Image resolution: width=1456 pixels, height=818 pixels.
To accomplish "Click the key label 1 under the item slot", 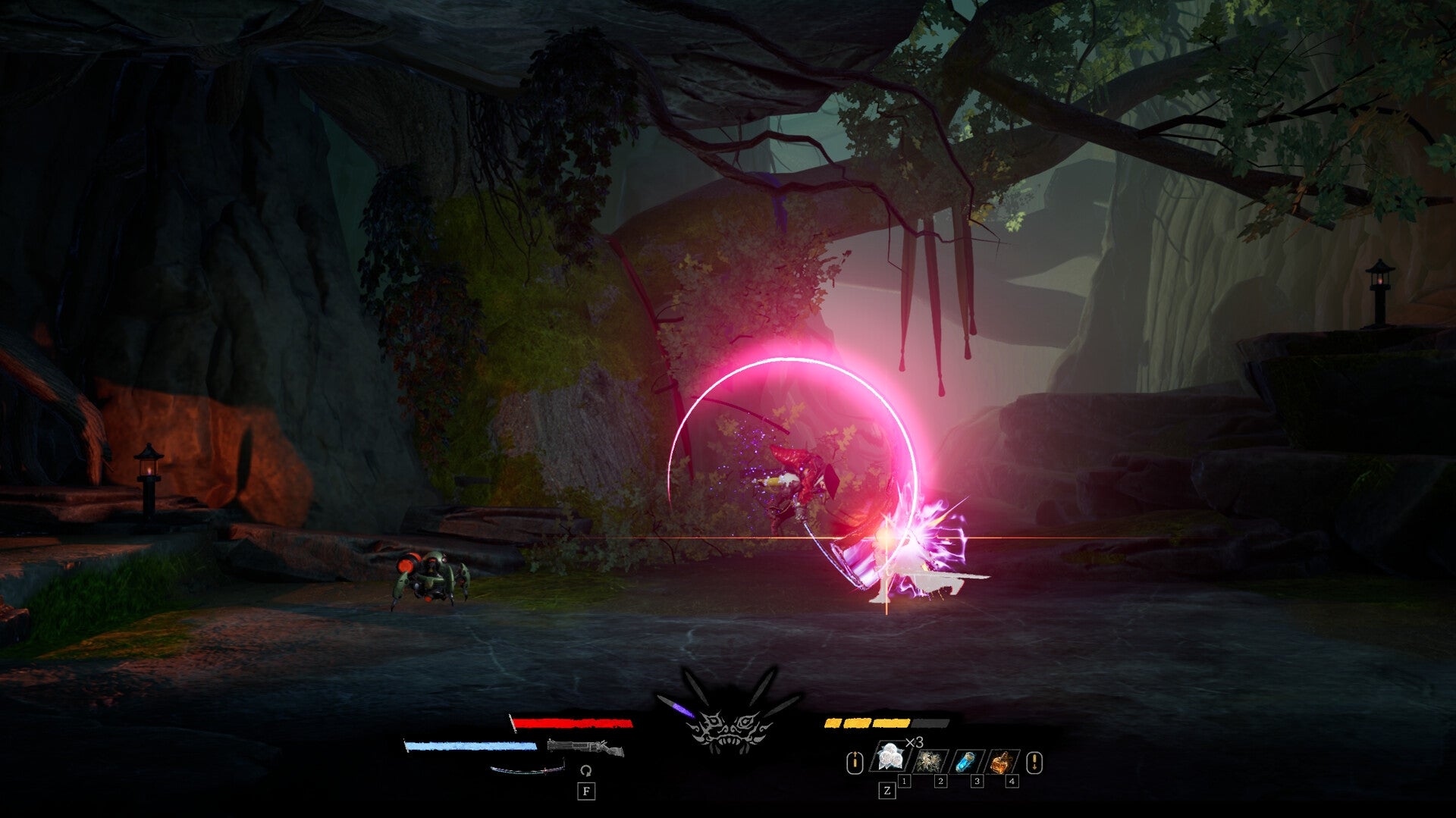I will pyautogui.click(x=905, y=779).
